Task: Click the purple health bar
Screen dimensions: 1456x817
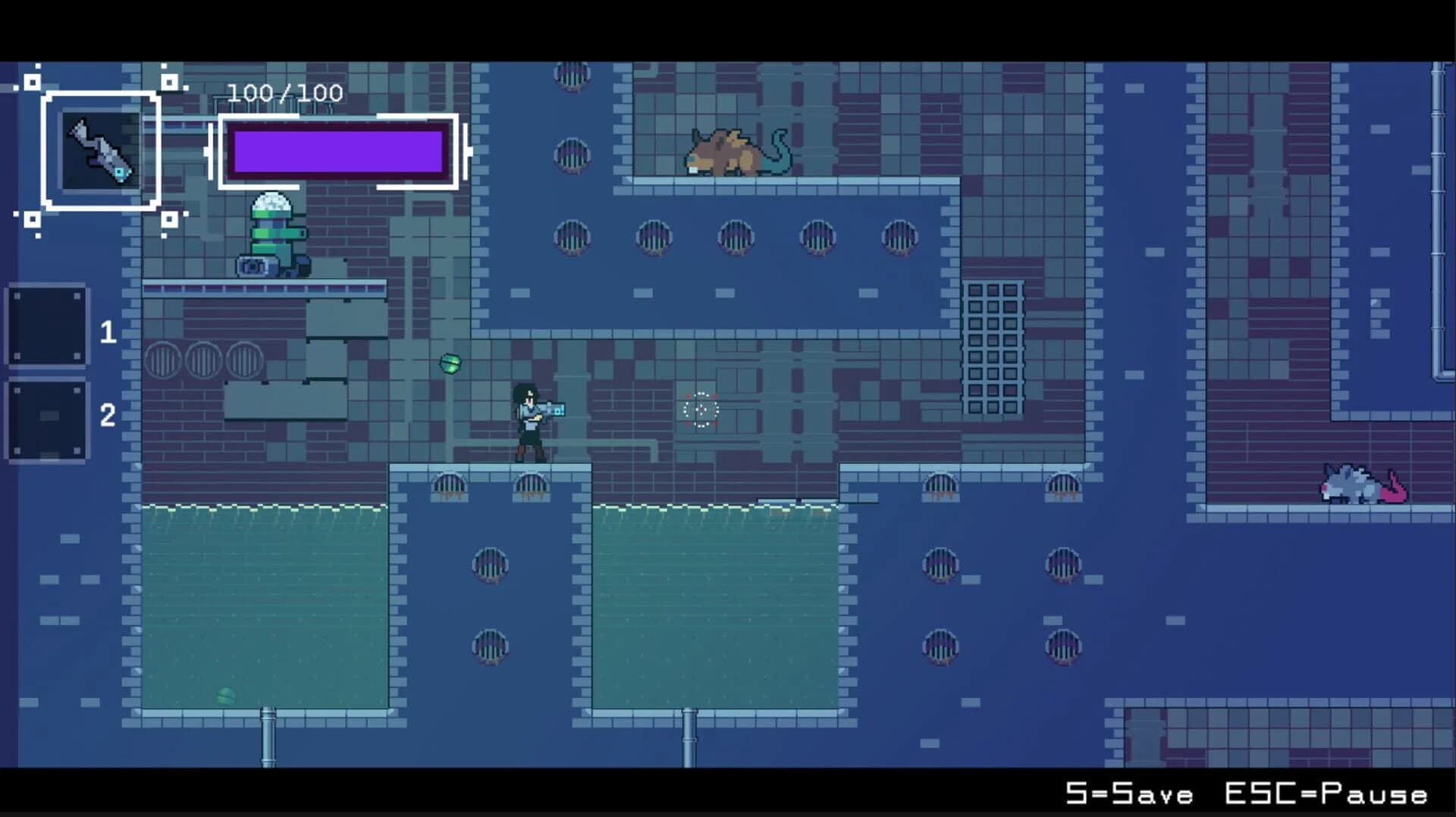Action: [x=337, y=151]
